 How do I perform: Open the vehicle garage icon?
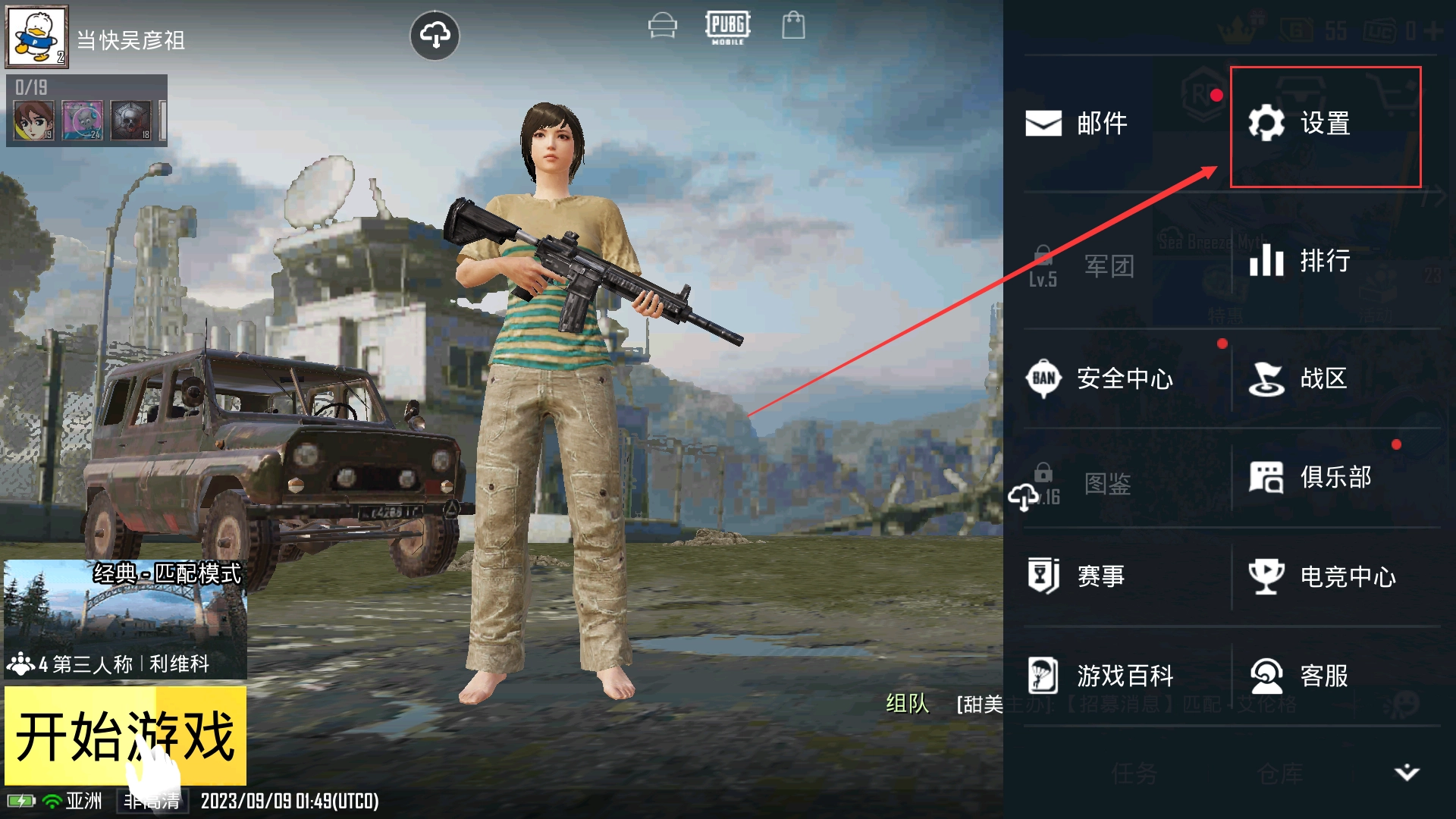click(x=662, y=26)
